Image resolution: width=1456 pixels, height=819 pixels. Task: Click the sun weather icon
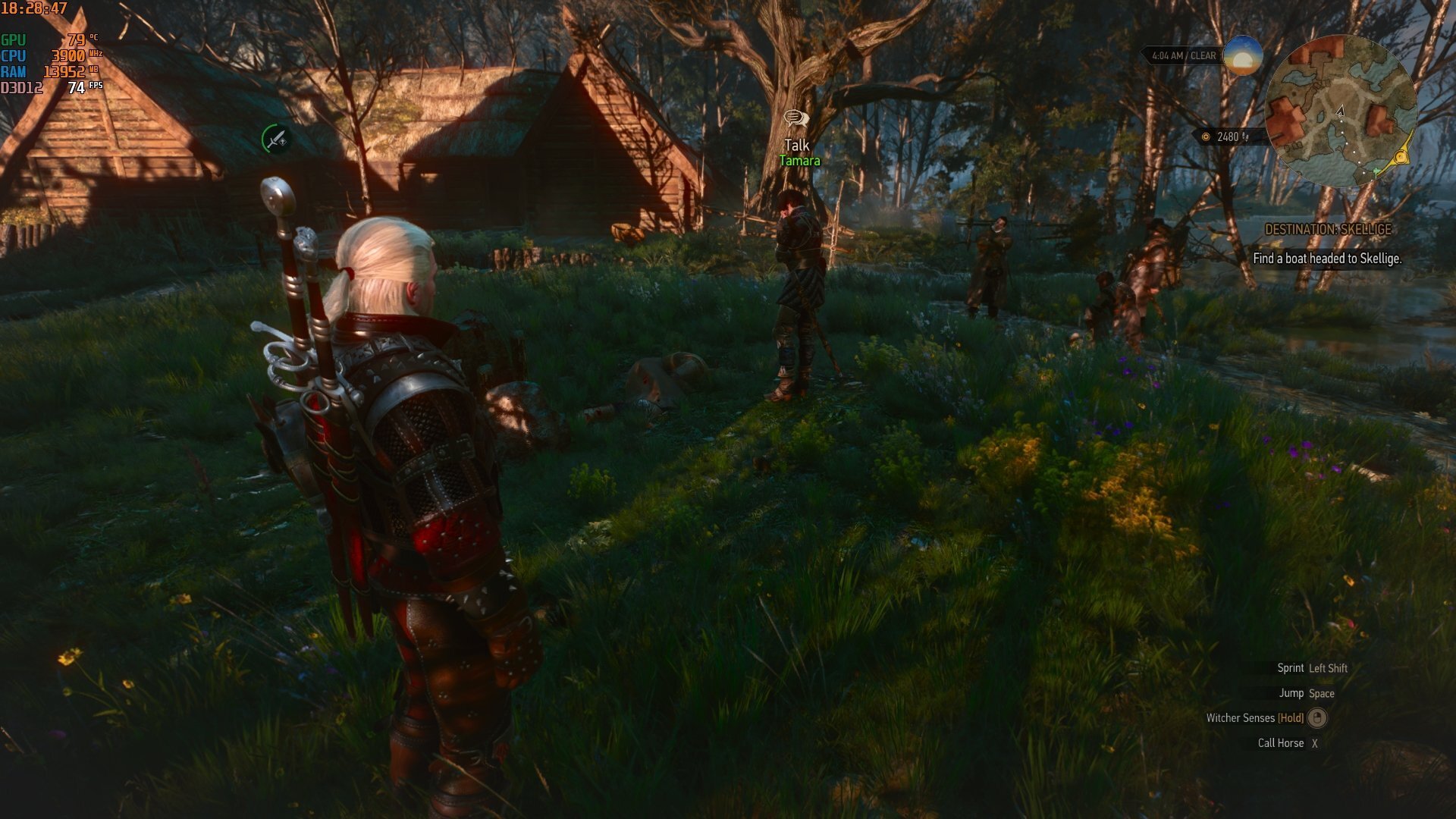1242,55
